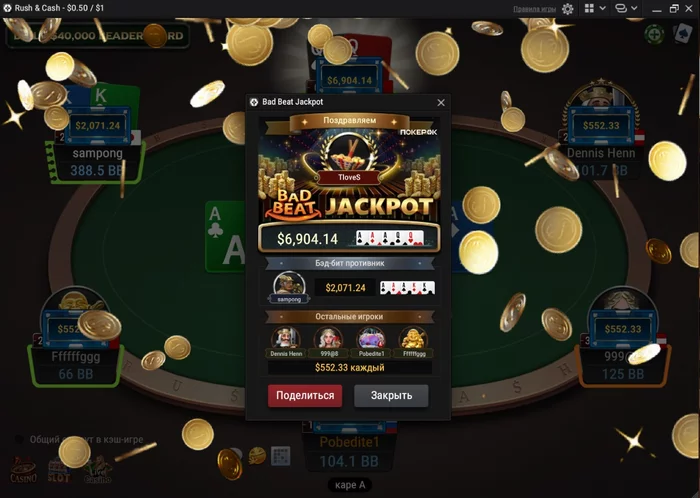Click the red Поделиться share button

pos(304,395)
